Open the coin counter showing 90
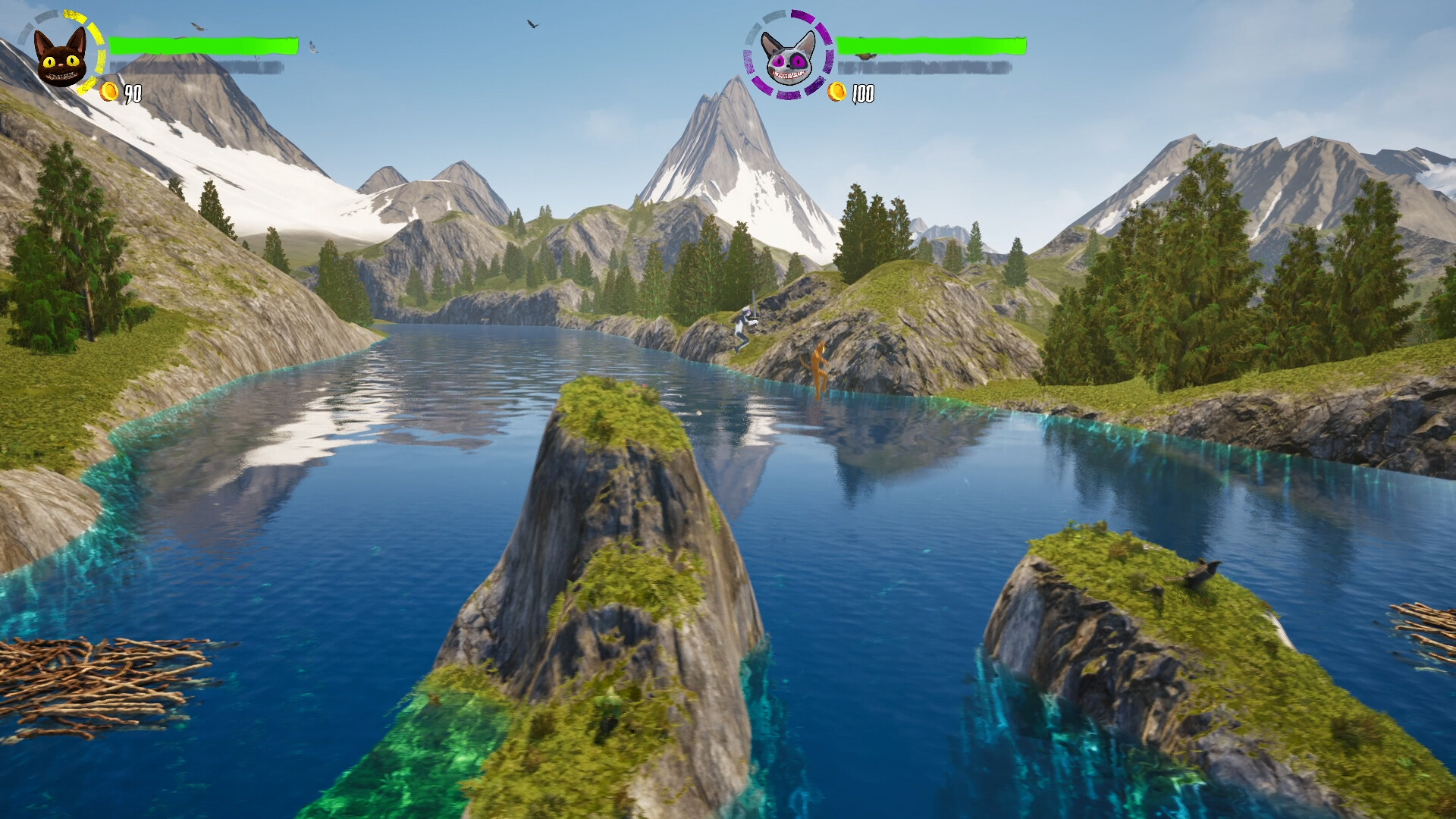The width and height of the screenshot is (1456, 819). point(133,94)
